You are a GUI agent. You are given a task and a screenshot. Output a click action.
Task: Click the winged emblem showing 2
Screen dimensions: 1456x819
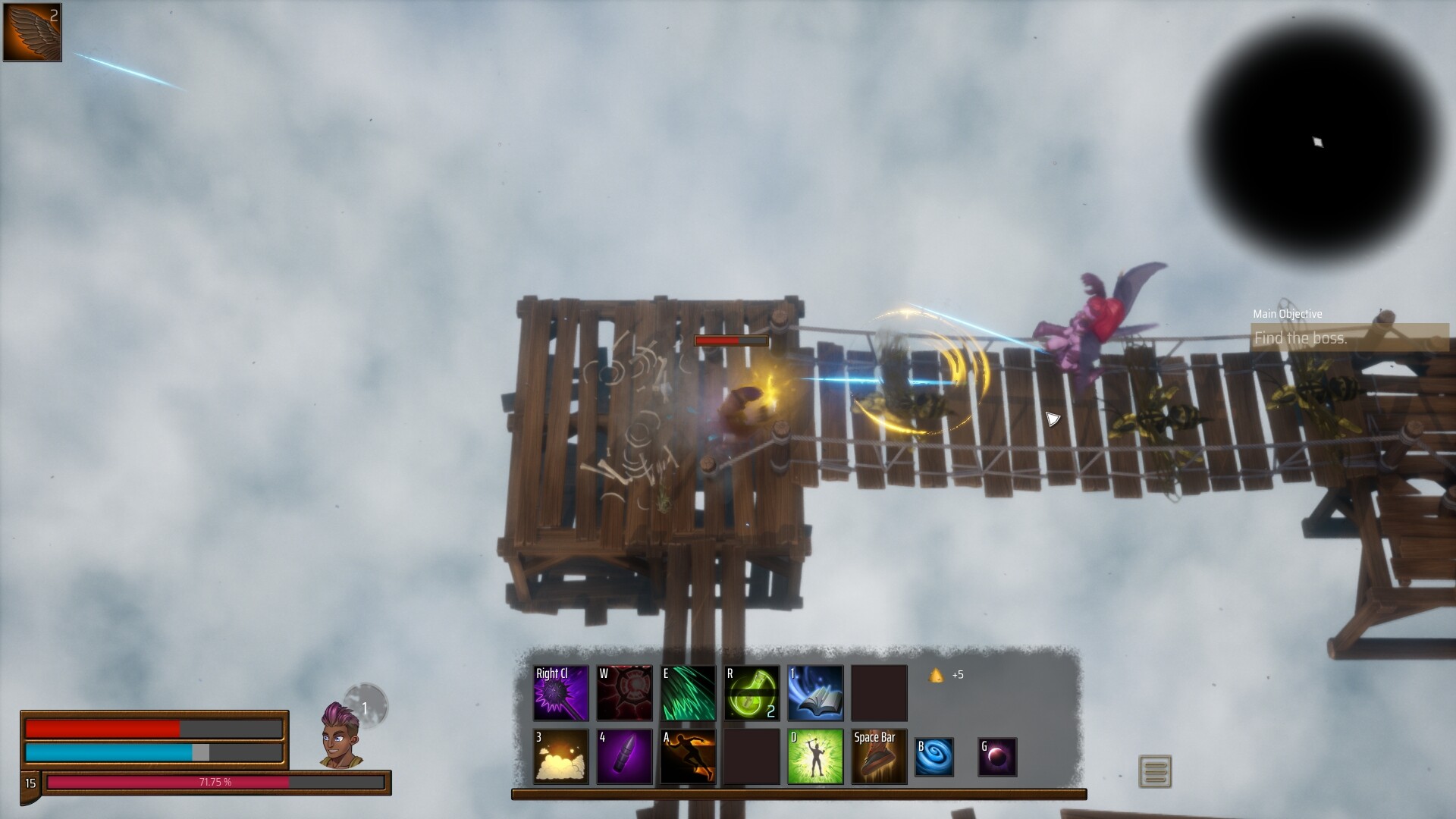click(32, 32)
